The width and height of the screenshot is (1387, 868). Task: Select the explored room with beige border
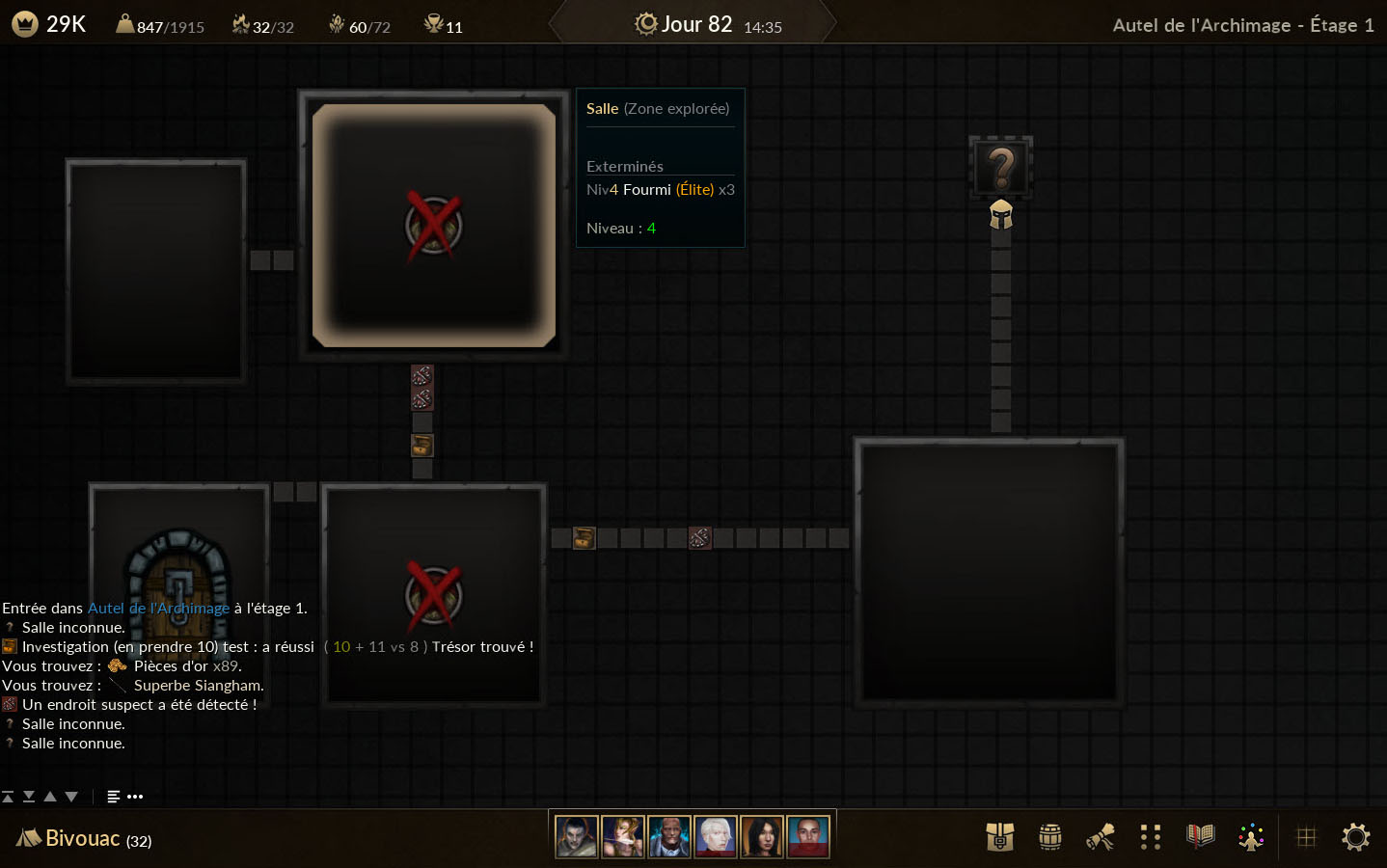[x=434, y=226]
